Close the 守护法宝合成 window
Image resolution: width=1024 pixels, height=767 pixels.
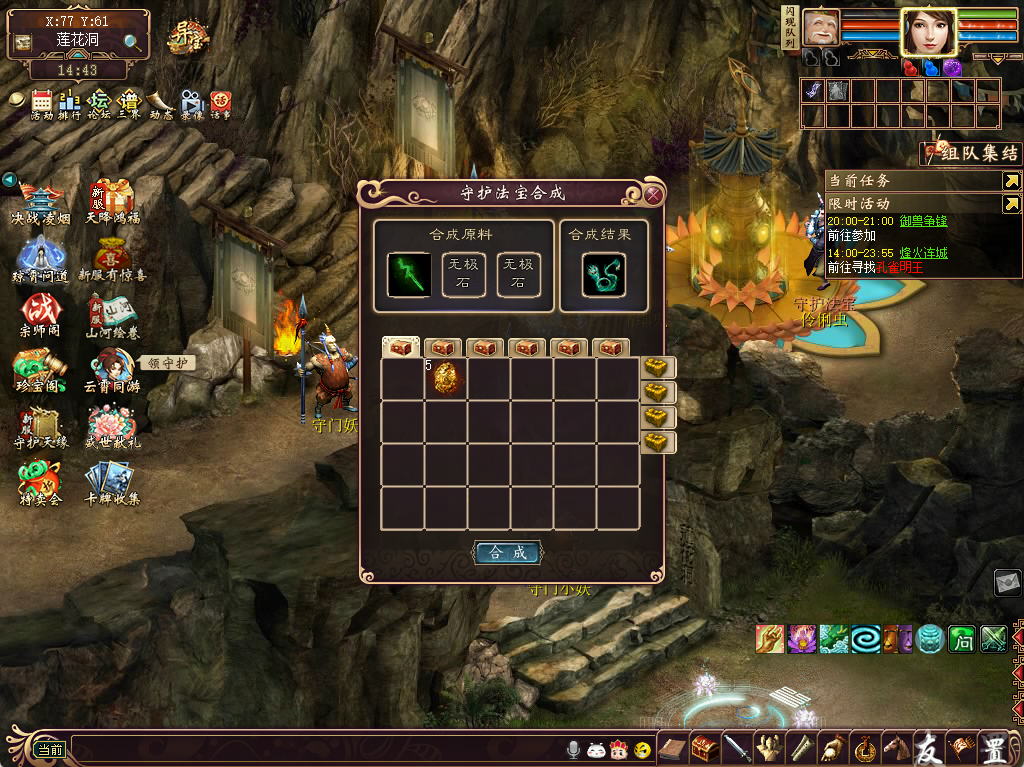(x=653, y=195)
